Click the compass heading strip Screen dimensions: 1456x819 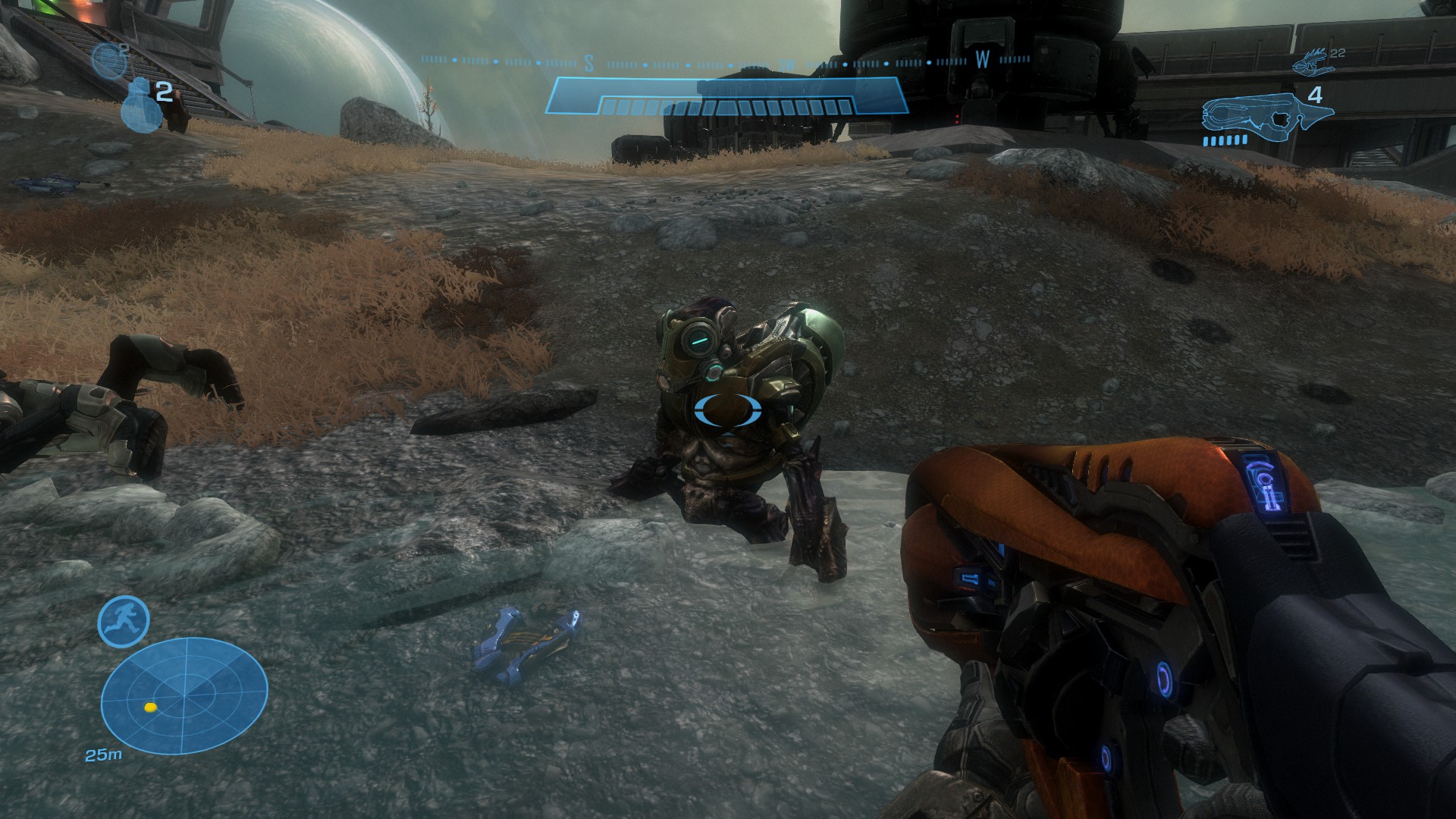pos(726,61)
